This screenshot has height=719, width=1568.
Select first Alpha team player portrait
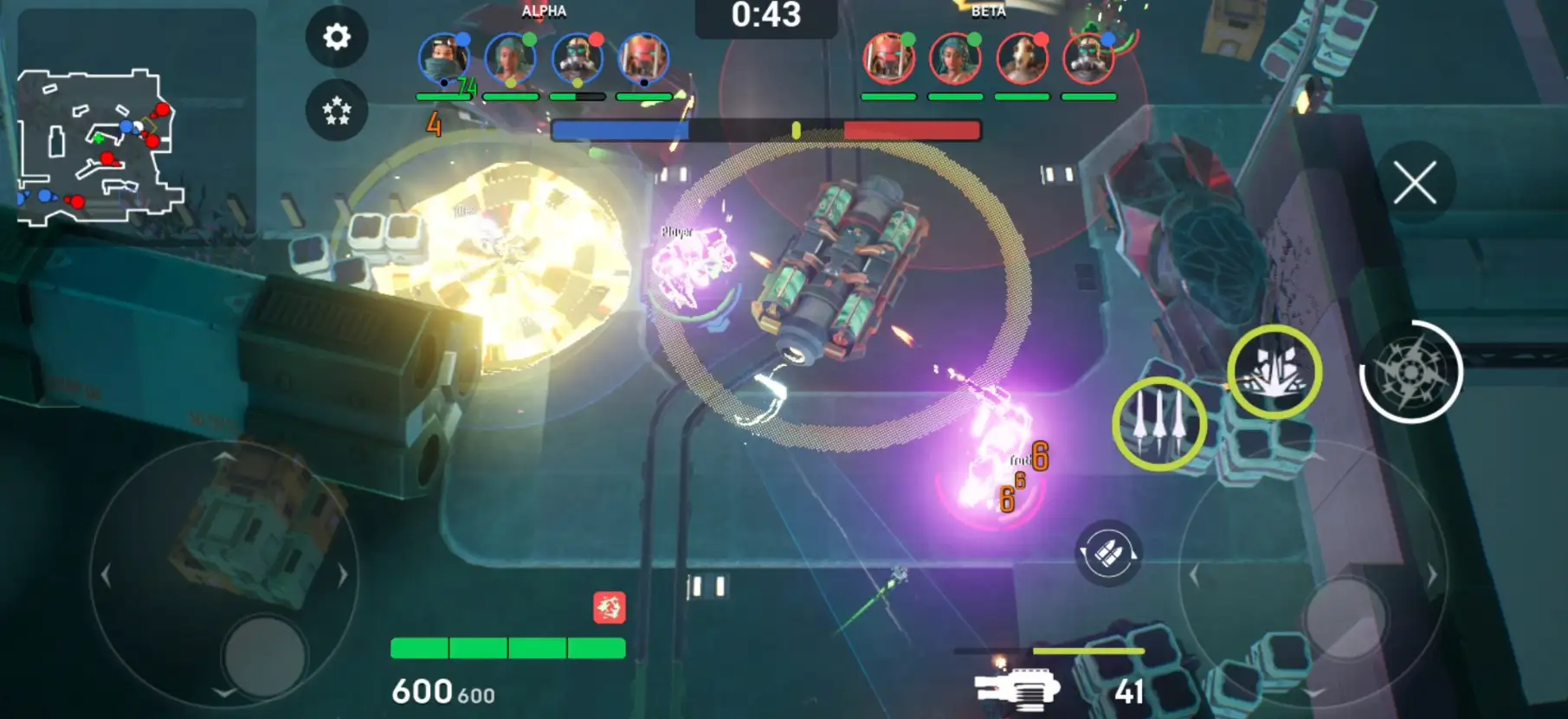pos(443,59)
